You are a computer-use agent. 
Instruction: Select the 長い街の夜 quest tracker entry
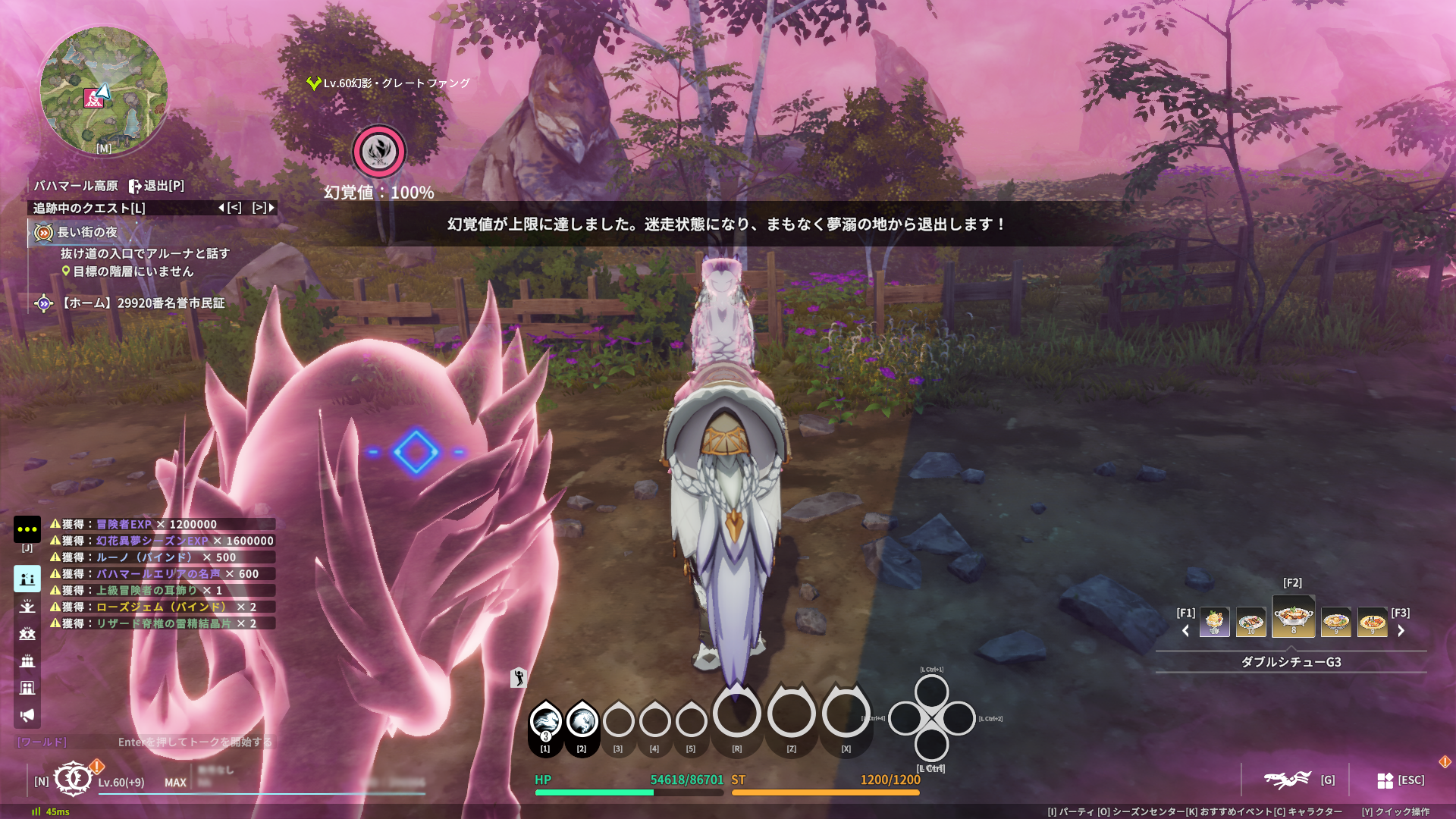[87, 232]
